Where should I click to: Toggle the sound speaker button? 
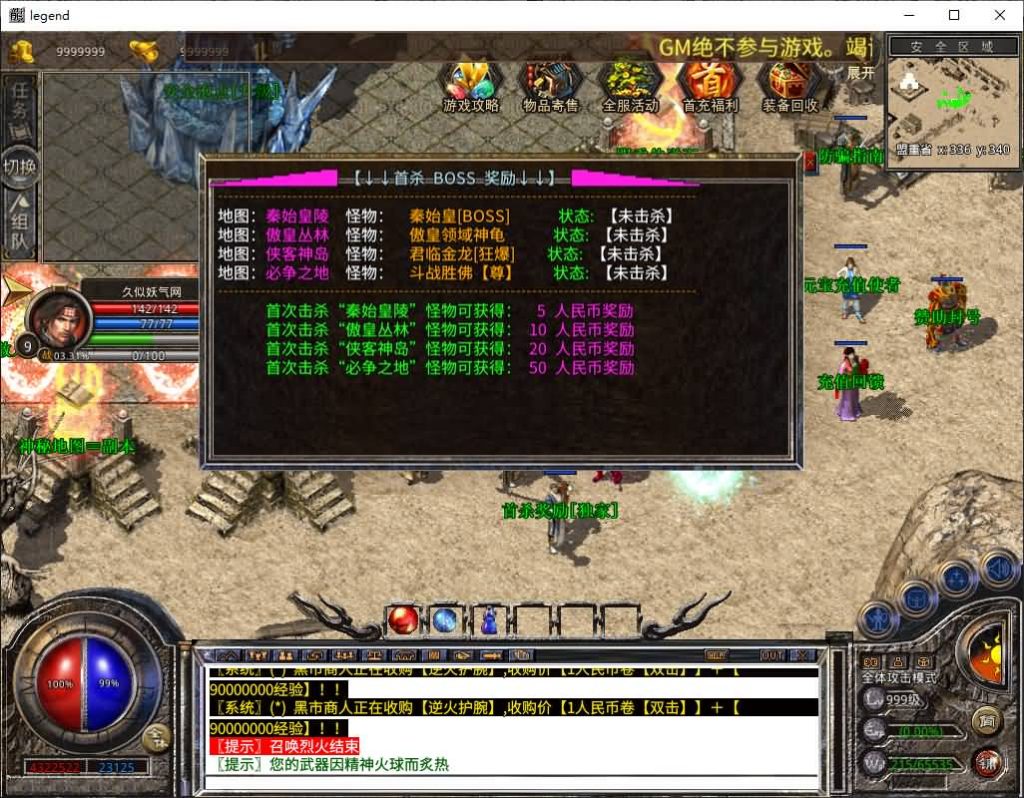[997, 570]
